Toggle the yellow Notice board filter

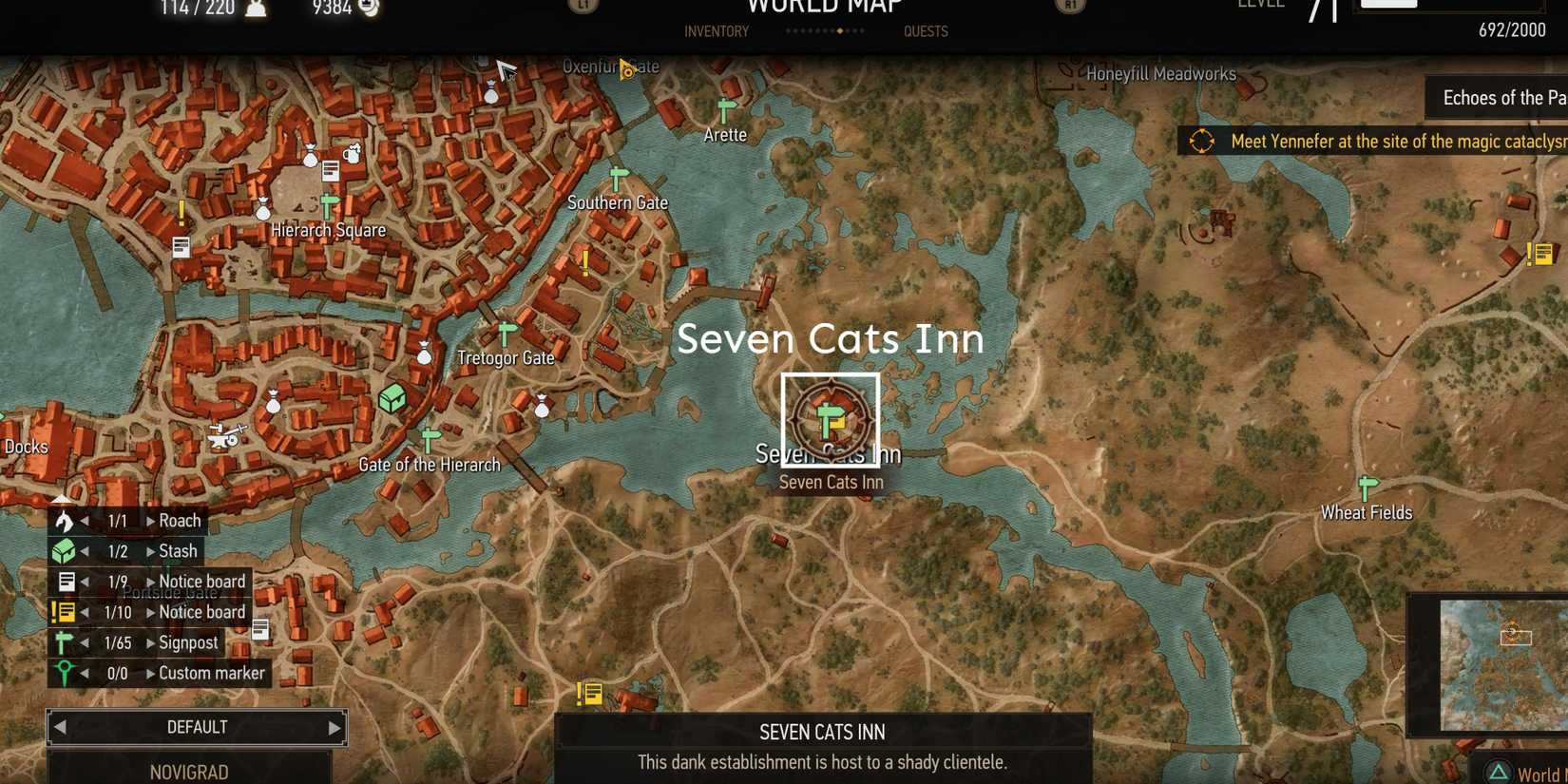64,612
